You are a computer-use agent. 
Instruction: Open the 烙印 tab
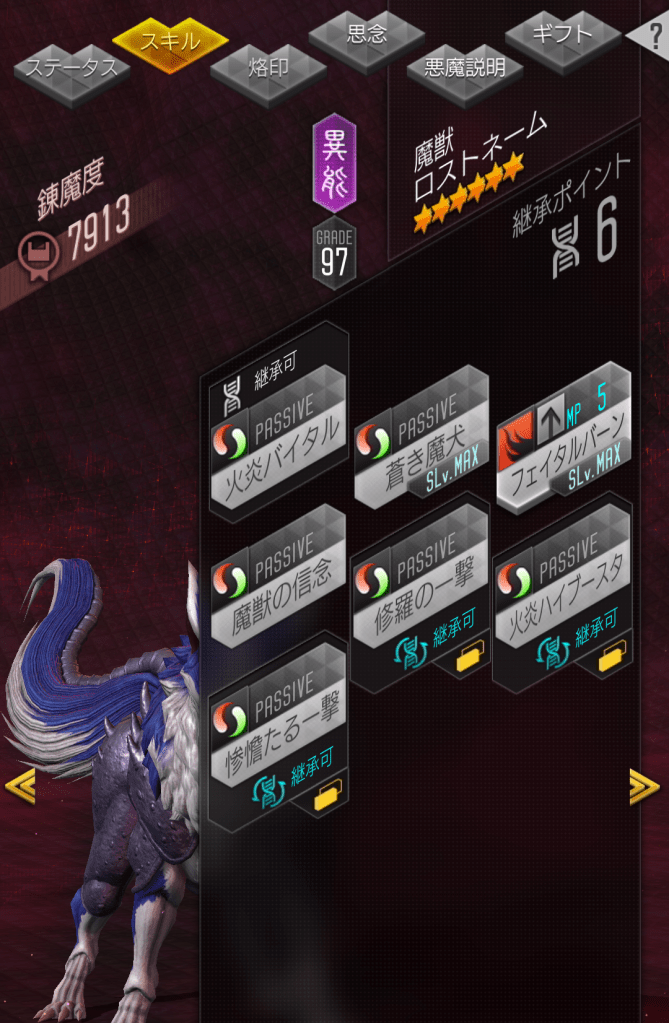268,68
